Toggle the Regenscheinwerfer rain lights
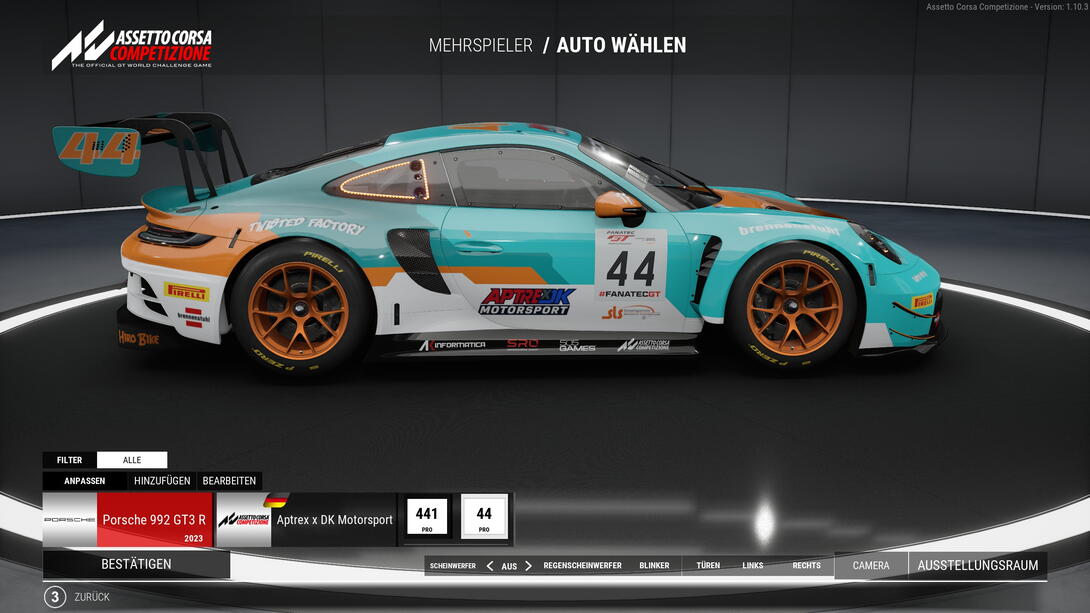The width and height of the screenshot is (1090, 613). (x=582, y=566)
